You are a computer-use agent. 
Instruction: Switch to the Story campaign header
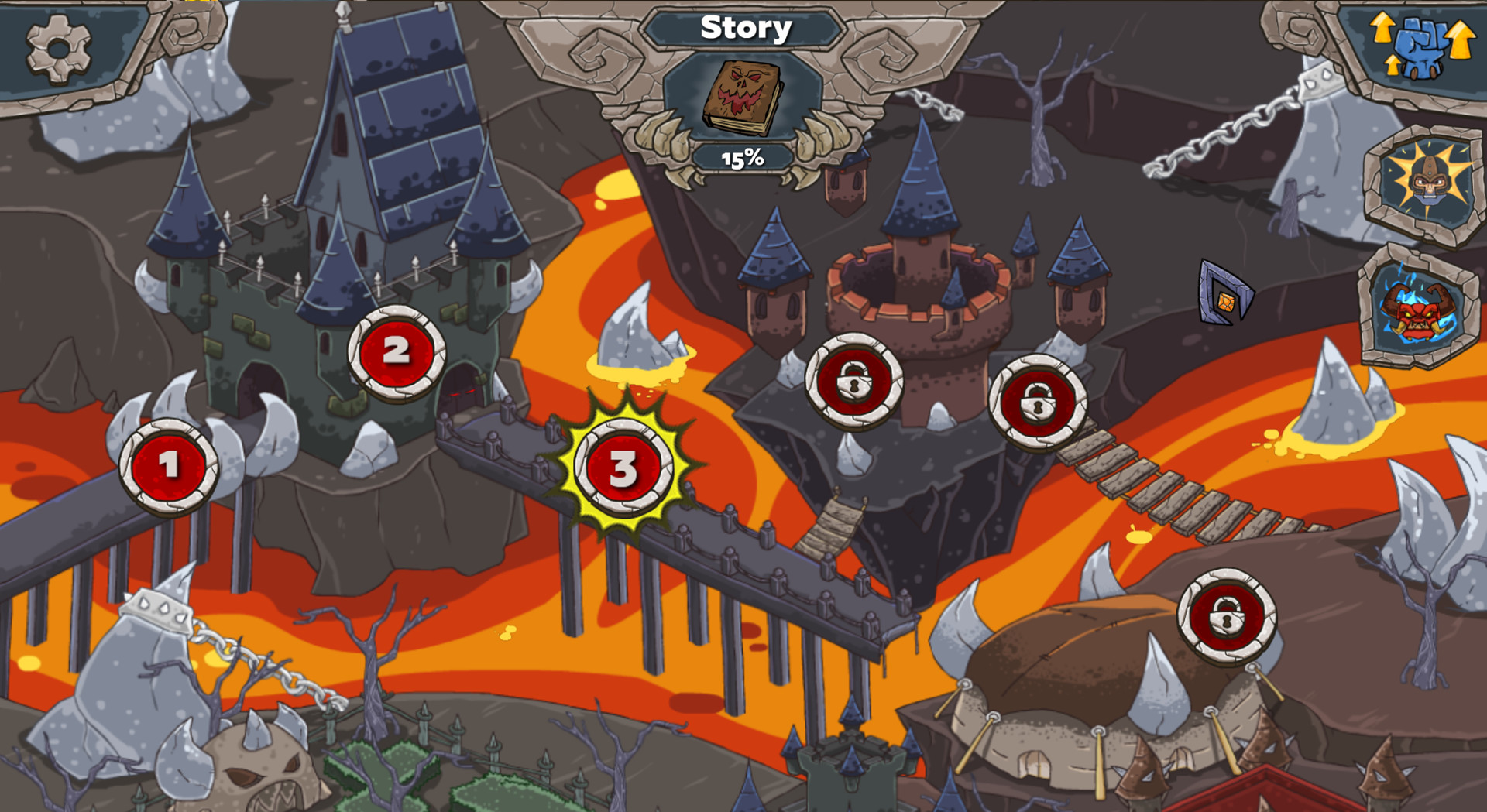coord(746,28)
